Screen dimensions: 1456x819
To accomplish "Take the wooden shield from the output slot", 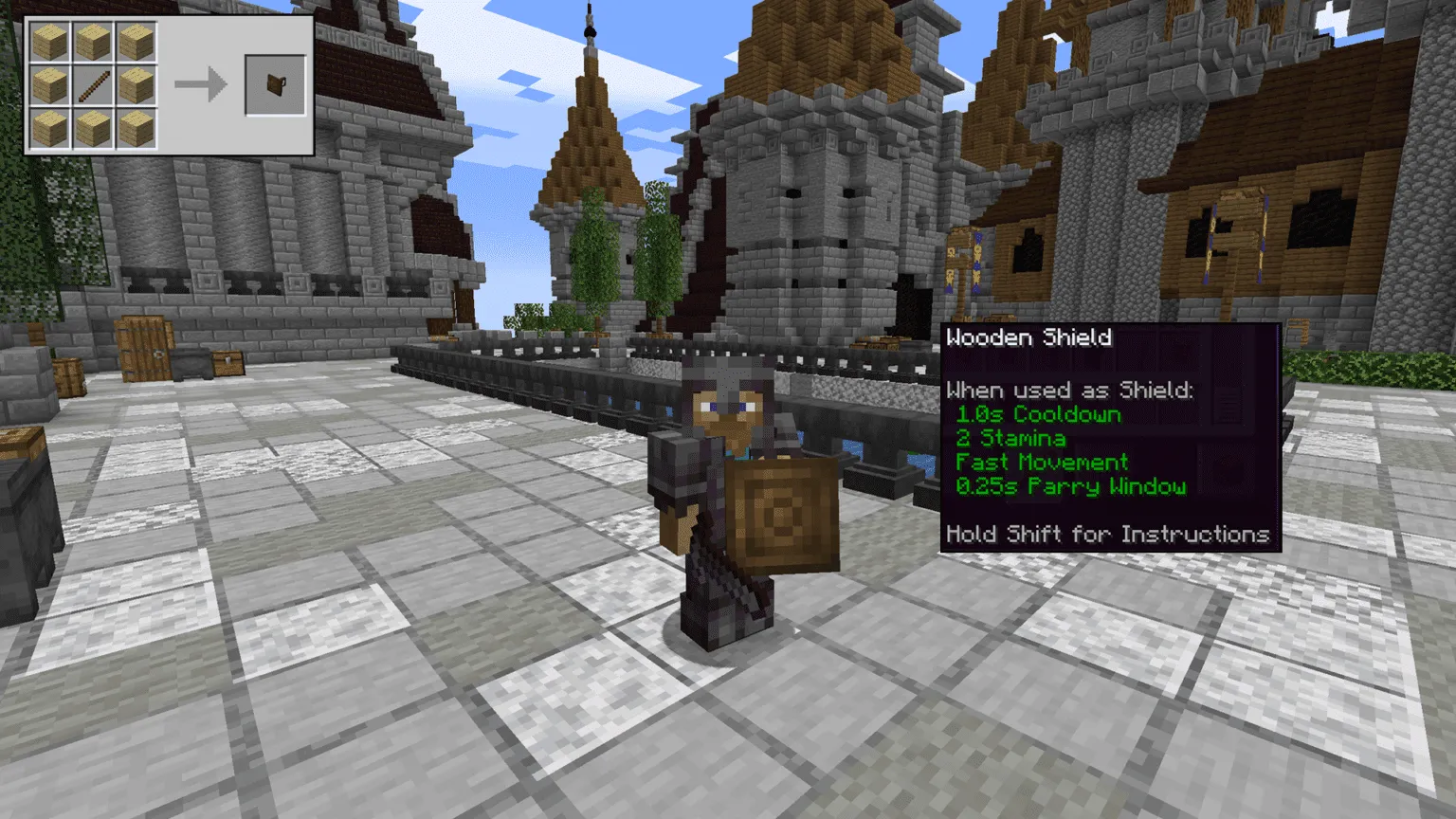I will [x=275, y=85].
